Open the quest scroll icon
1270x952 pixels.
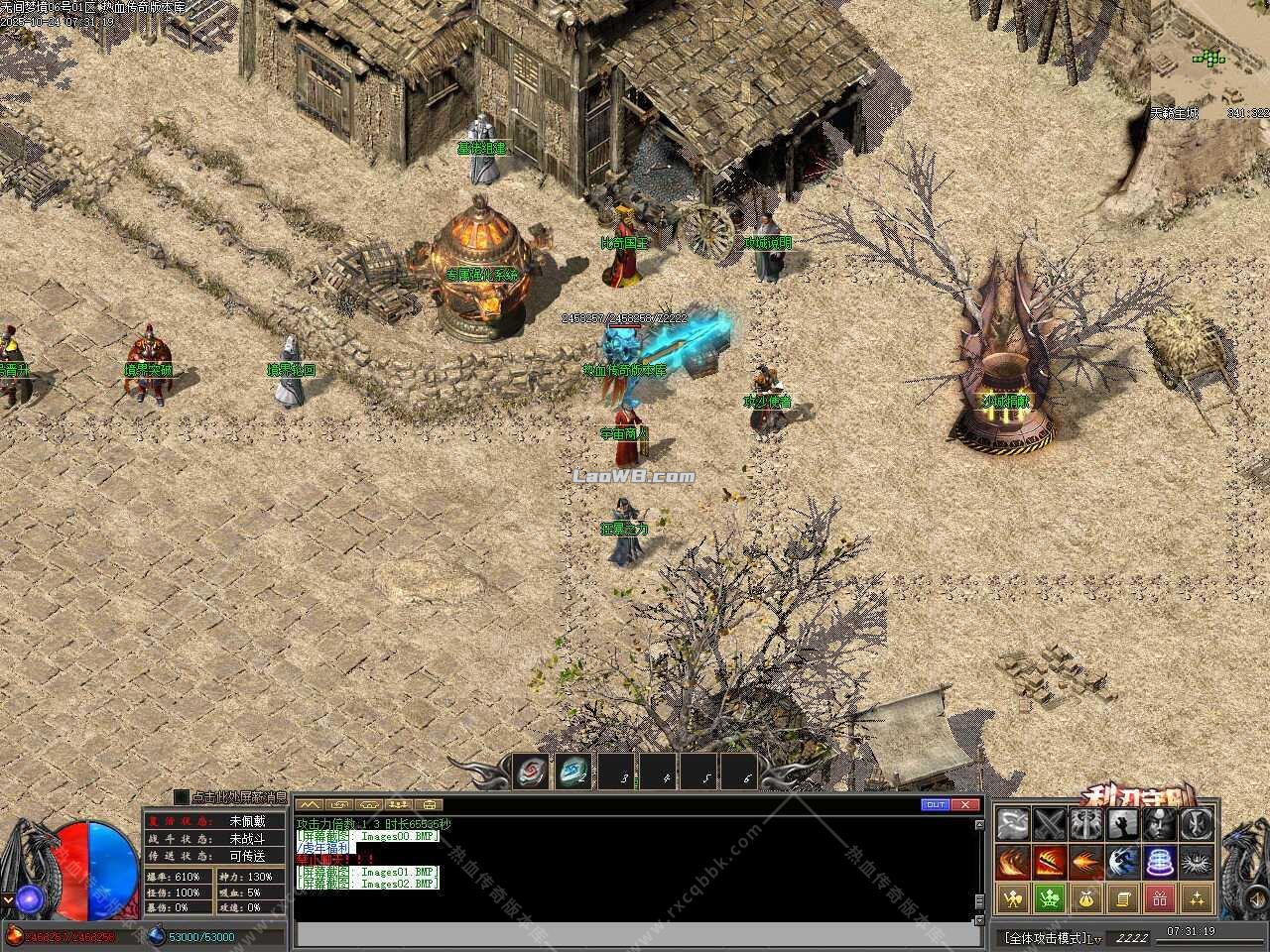coord(1121,899)
